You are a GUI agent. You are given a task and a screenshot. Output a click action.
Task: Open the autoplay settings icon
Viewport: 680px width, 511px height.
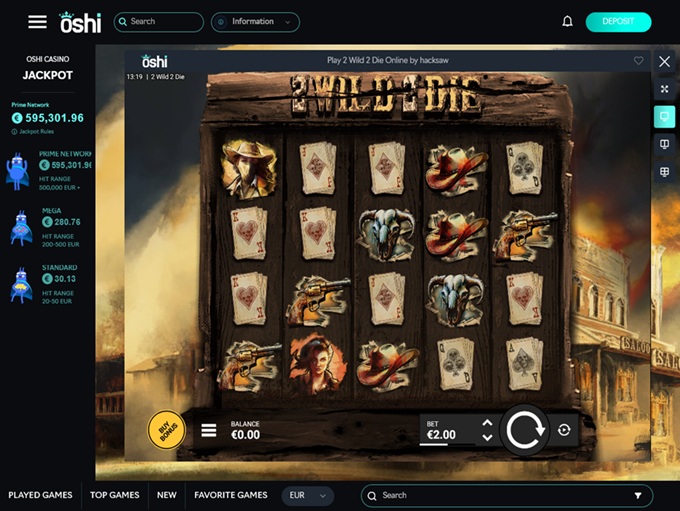coord(564,430)
